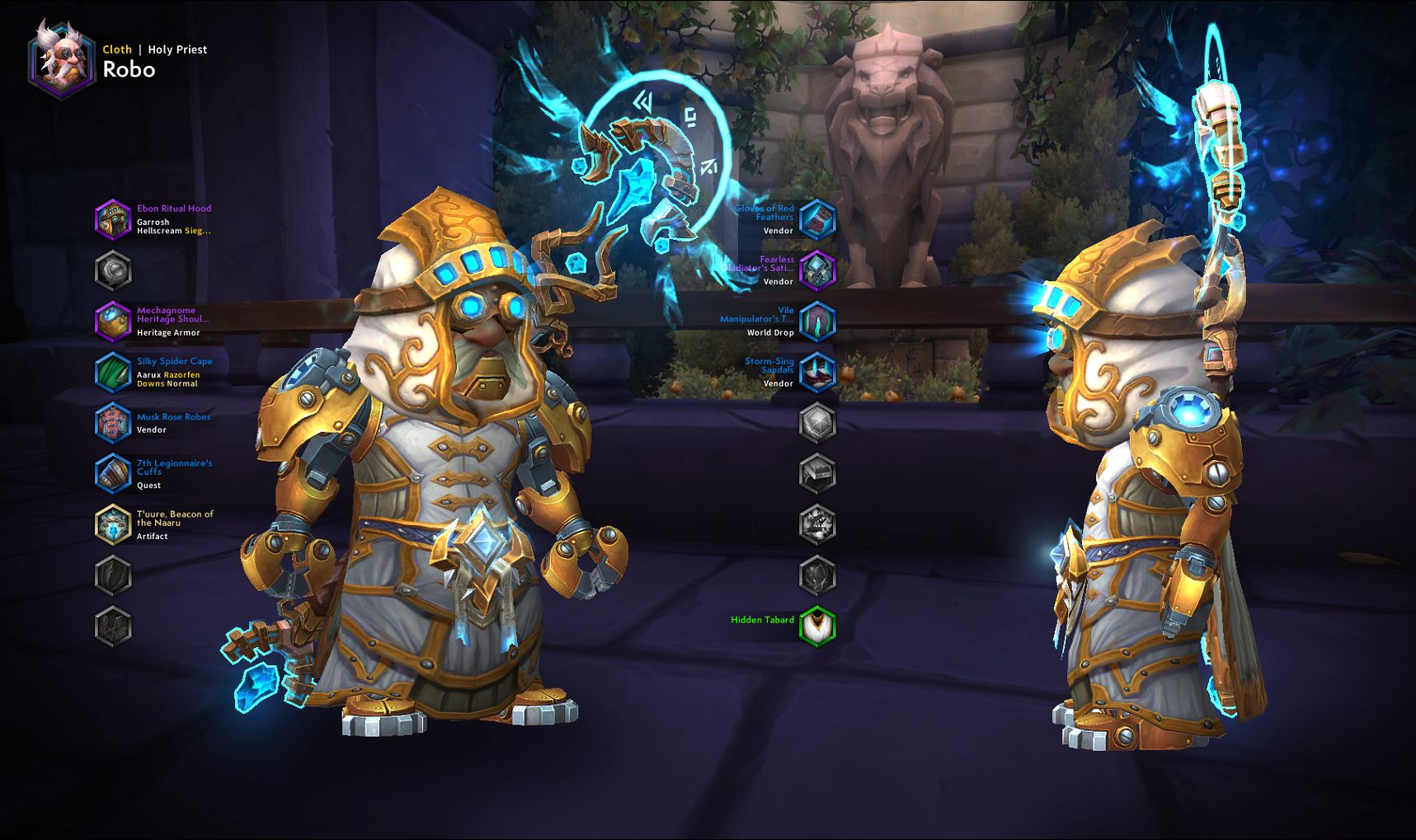The width and height of the screenshot is (1416, 840).
Task: Open the T'uure, Beacon of the Naaru icon
Action: click(x=114, y=525)
